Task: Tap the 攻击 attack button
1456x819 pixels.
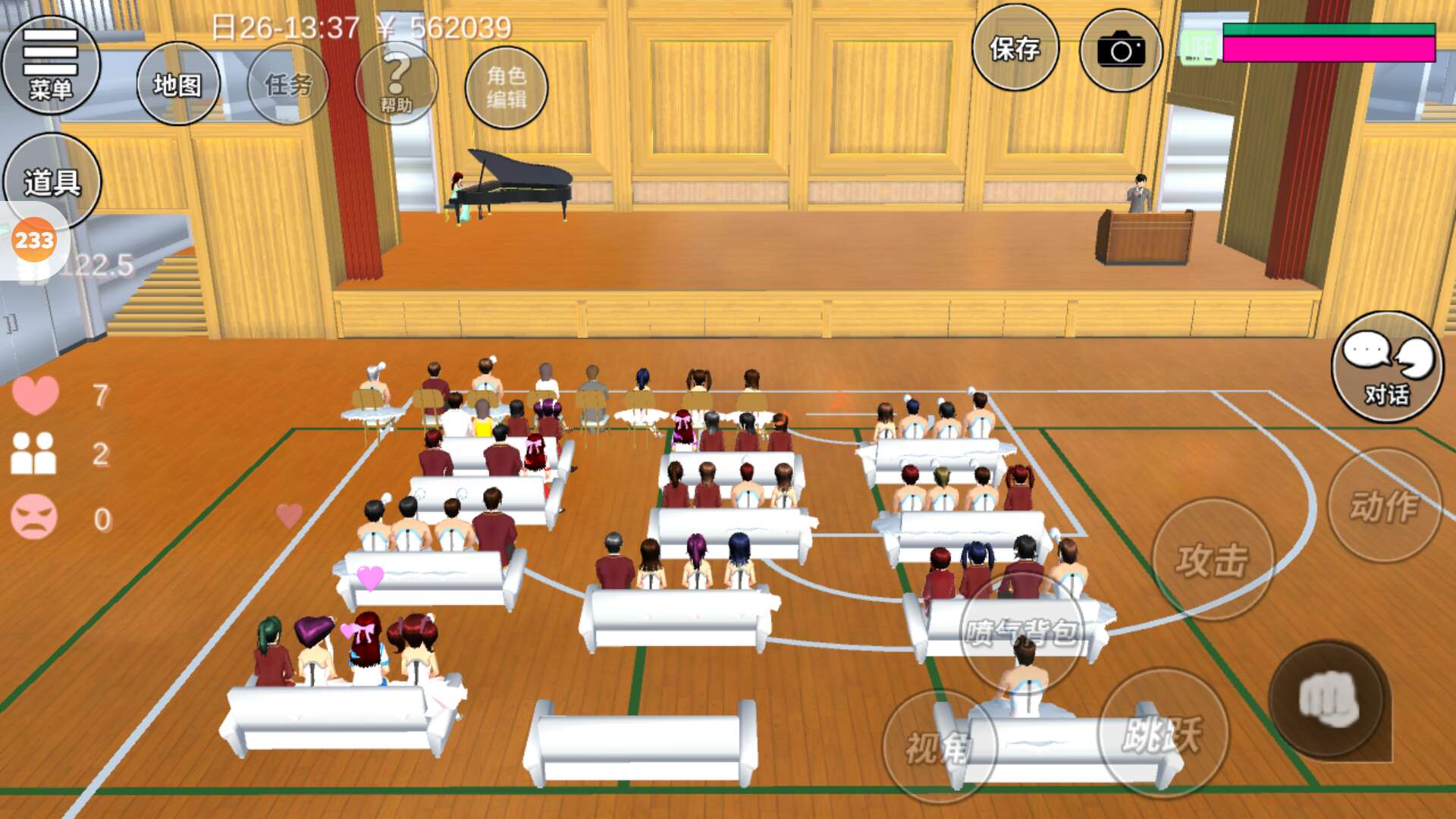Action: (1212, 560)
